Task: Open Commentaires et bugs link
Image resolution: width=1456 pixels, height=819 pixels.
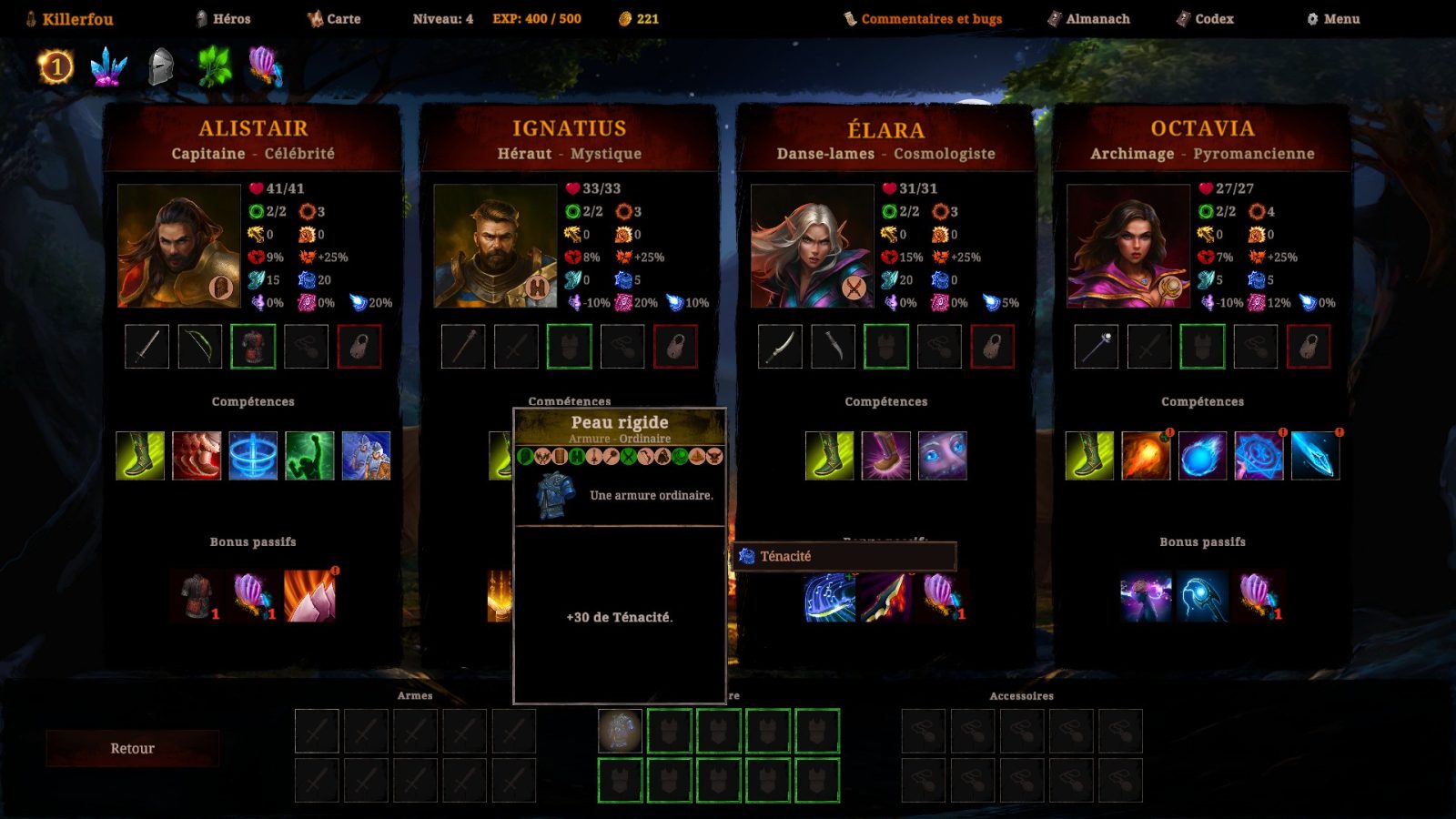Action: (x=923, y=19)
